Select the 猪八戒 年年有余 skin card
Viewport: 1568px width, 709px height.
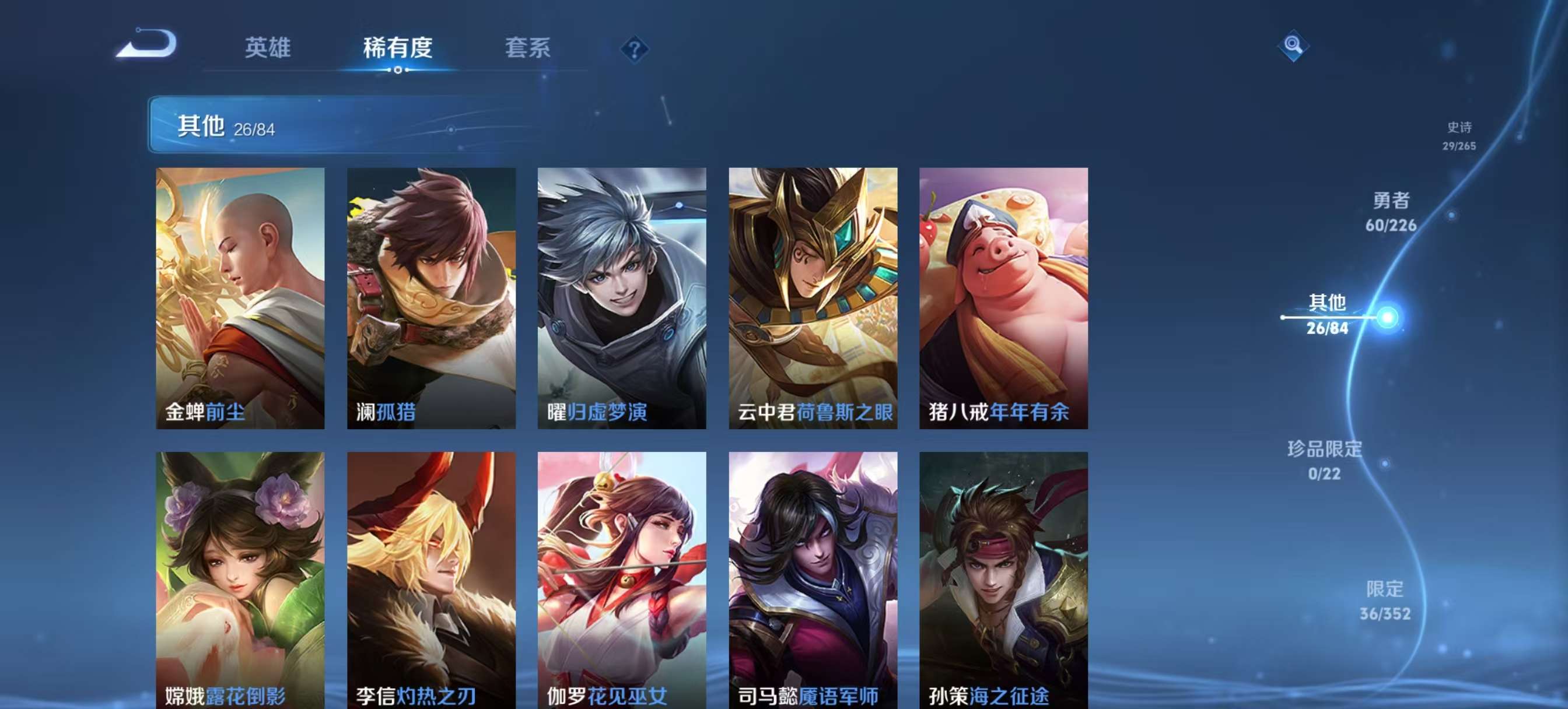point(1003,298)
